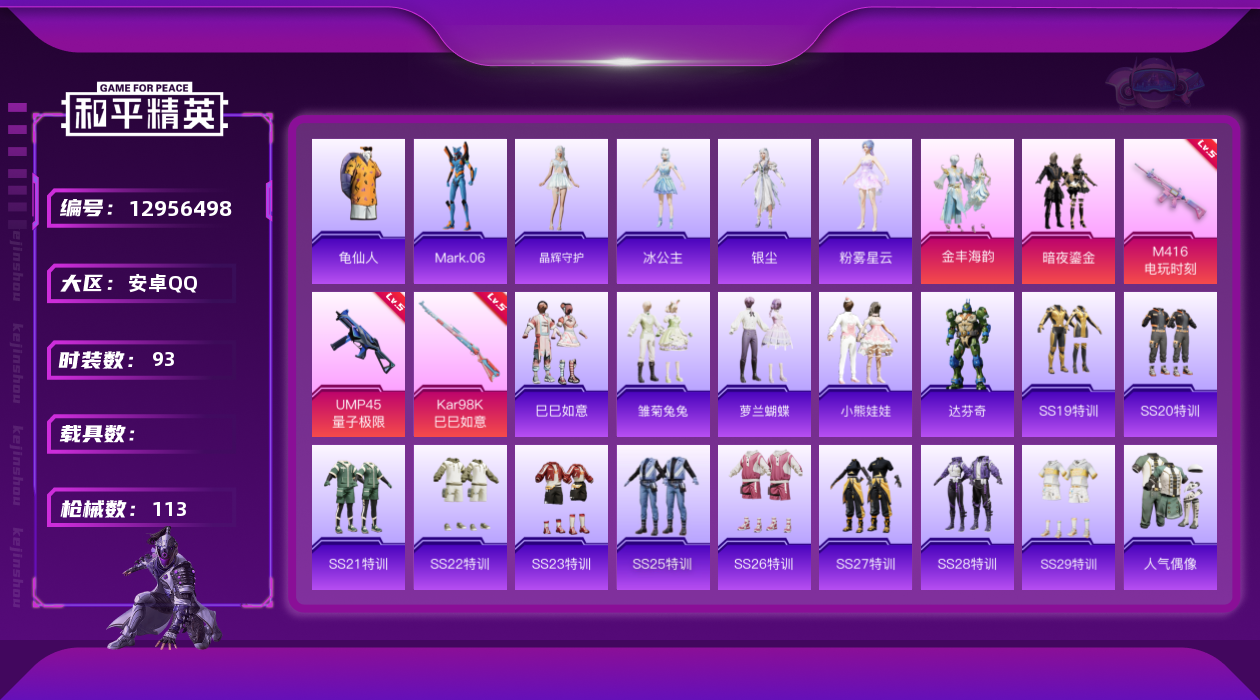
Task: View the 粉雾星云 outfit card
Action: 865,211
